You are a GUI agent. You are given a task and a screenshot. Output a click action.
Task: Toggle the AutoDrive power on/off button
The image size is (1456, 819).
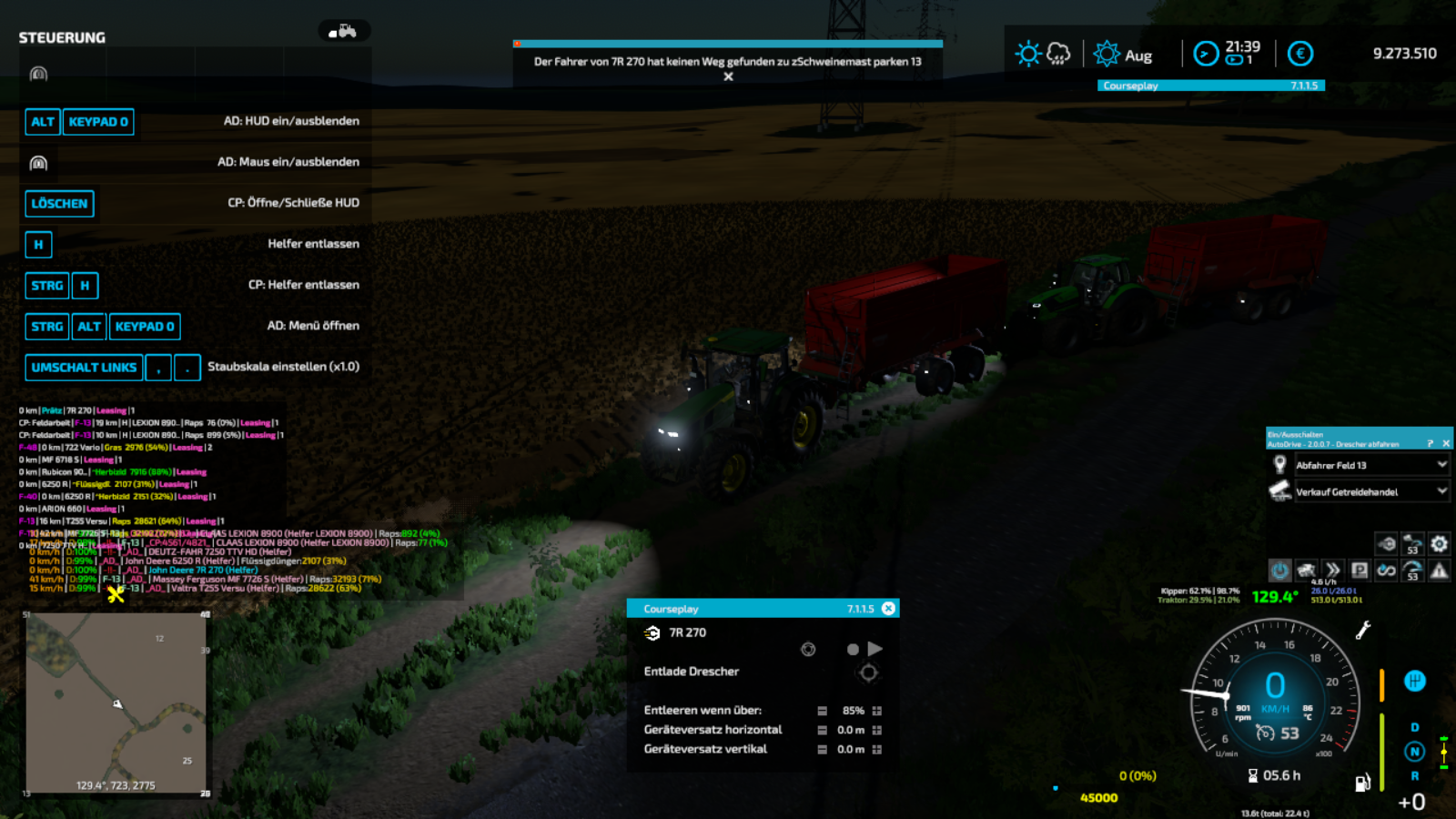(x=1280, y=571)
